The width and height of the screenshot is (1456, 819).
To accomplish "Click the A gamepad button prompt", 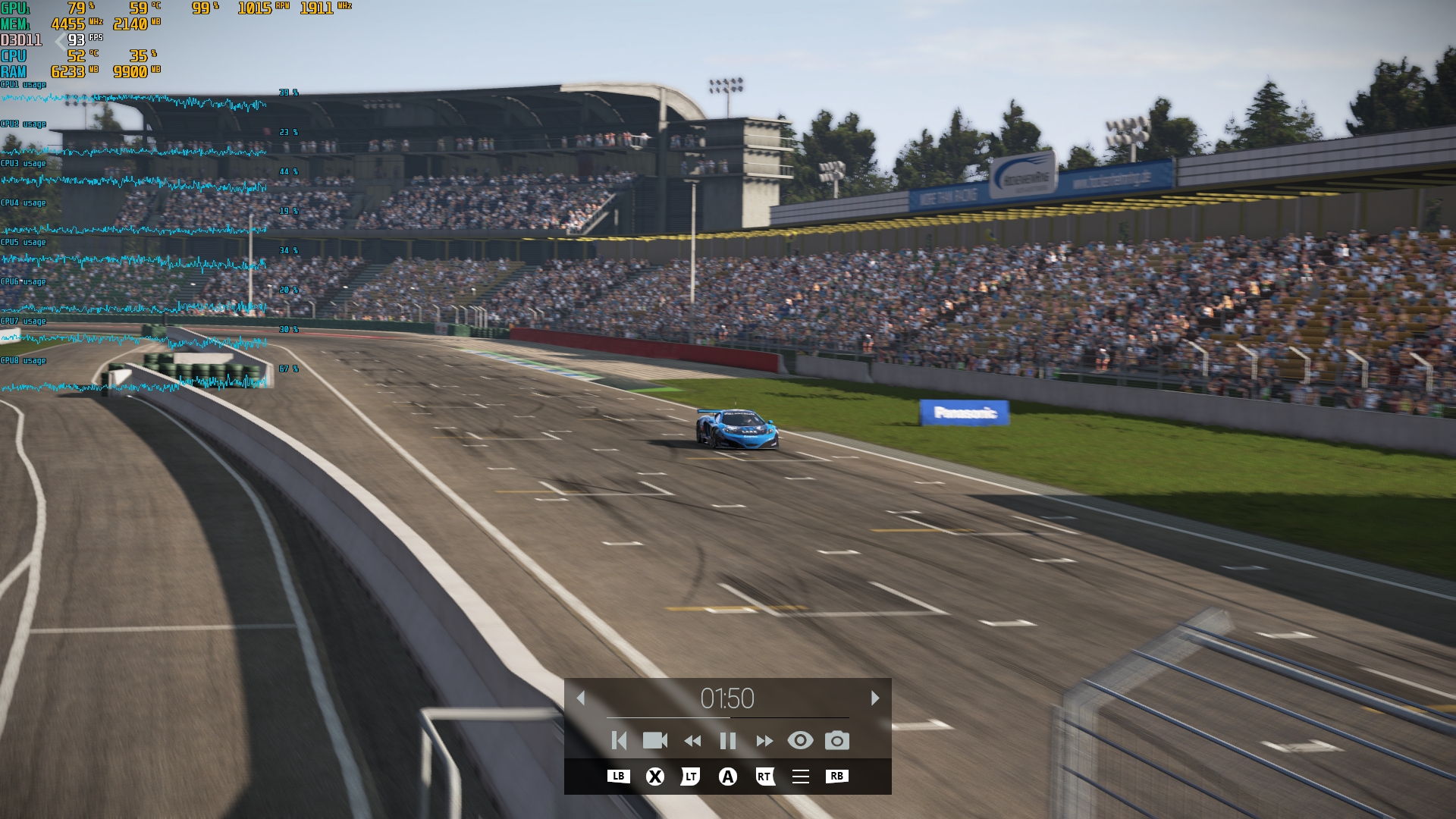I will point(727,776).
